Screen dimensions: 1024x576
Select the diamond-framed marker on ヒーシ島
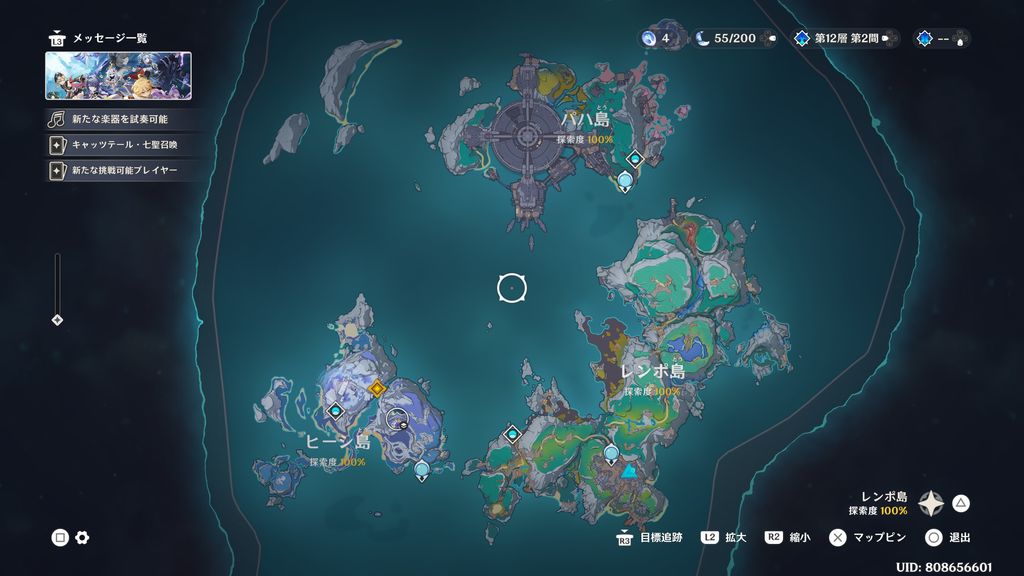point(335,411)
